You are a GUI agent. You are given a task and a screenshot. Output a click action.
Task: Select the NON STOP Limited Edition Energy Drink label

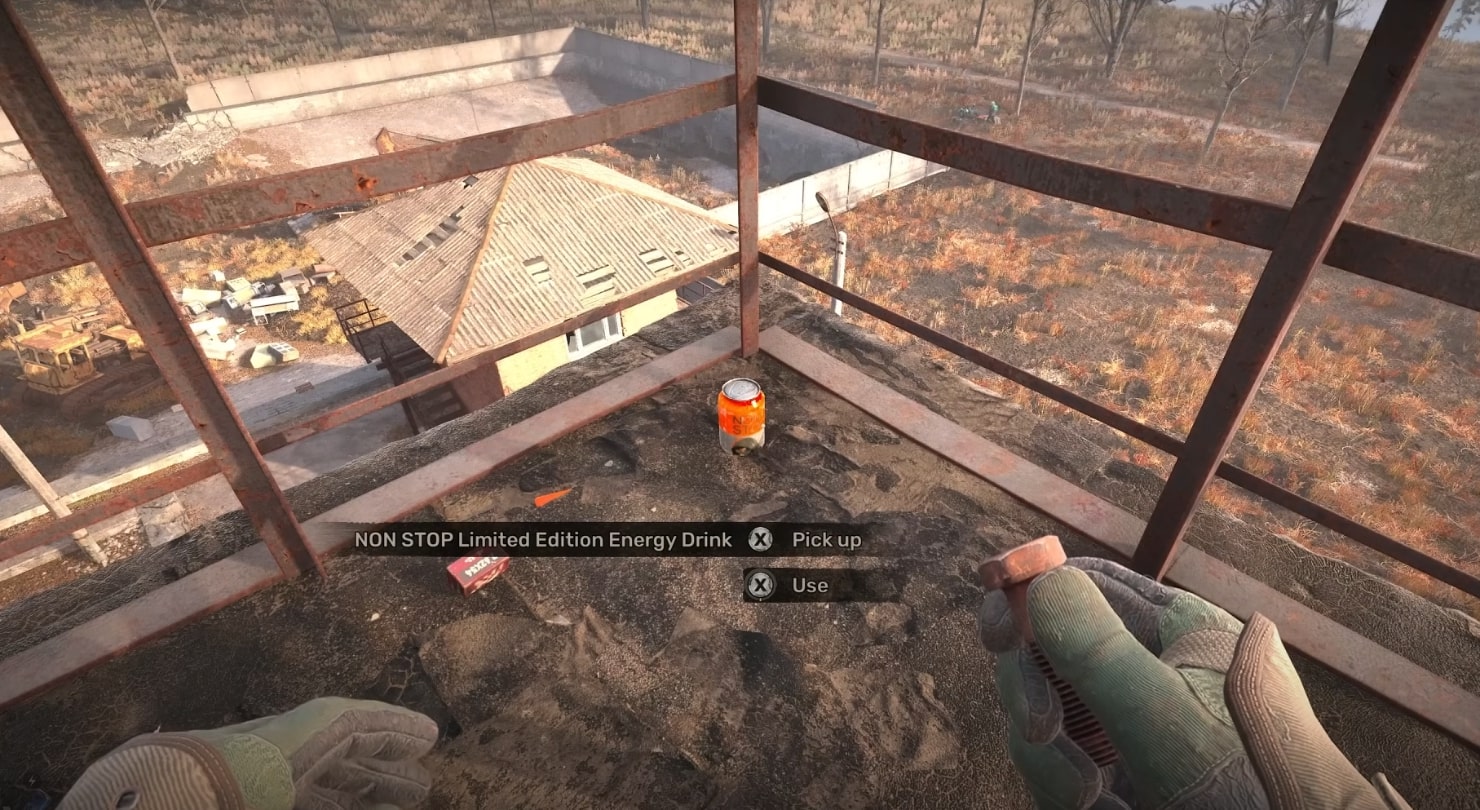[545, 539]
